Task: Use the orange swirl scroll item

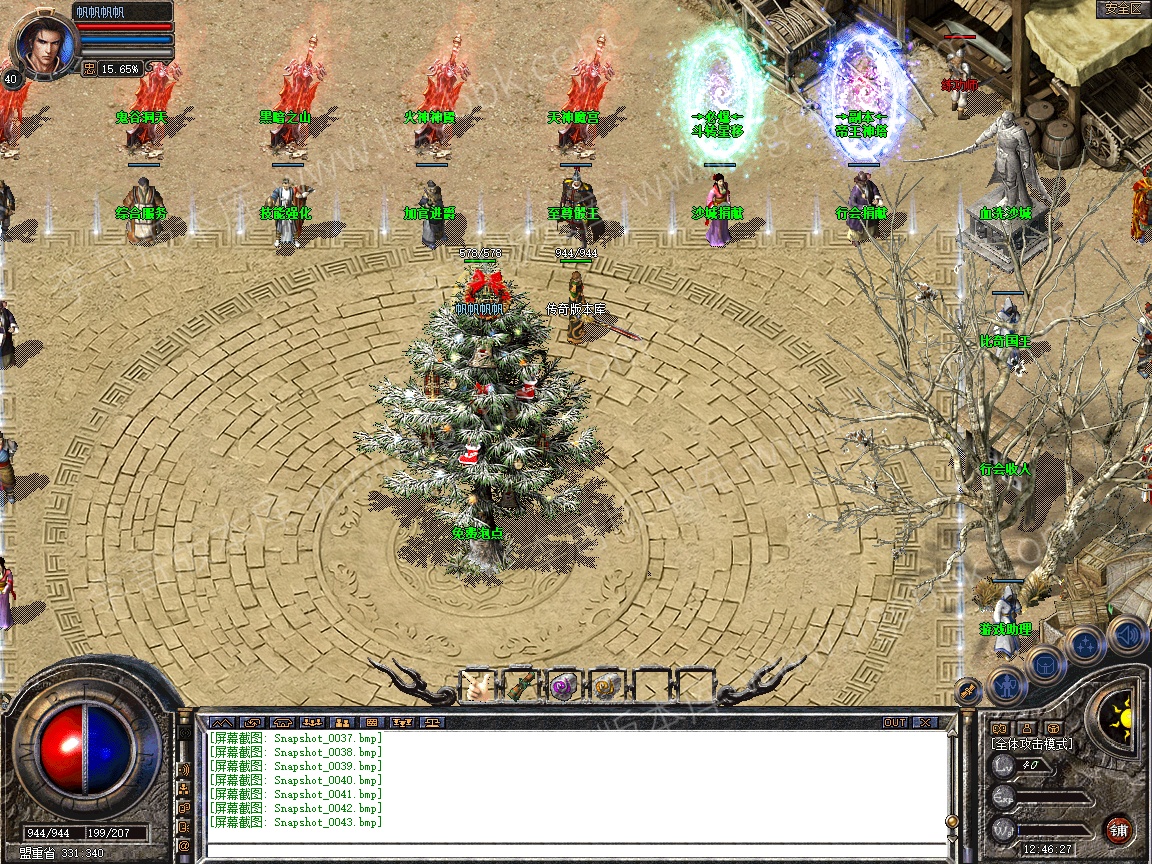Action: pos(604,686)
